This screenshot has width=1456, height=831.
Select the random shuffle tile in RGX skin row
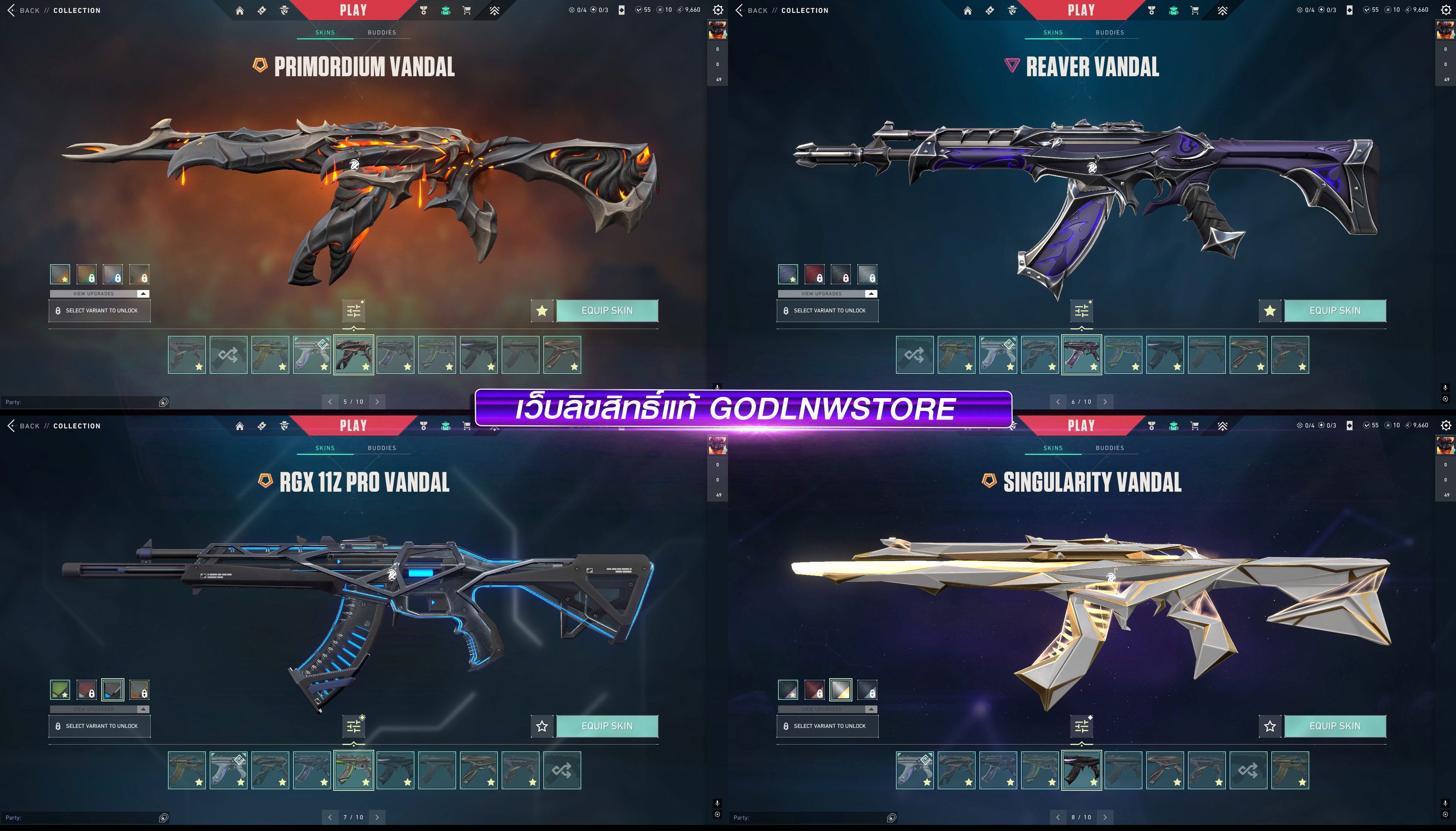[562, 770]
